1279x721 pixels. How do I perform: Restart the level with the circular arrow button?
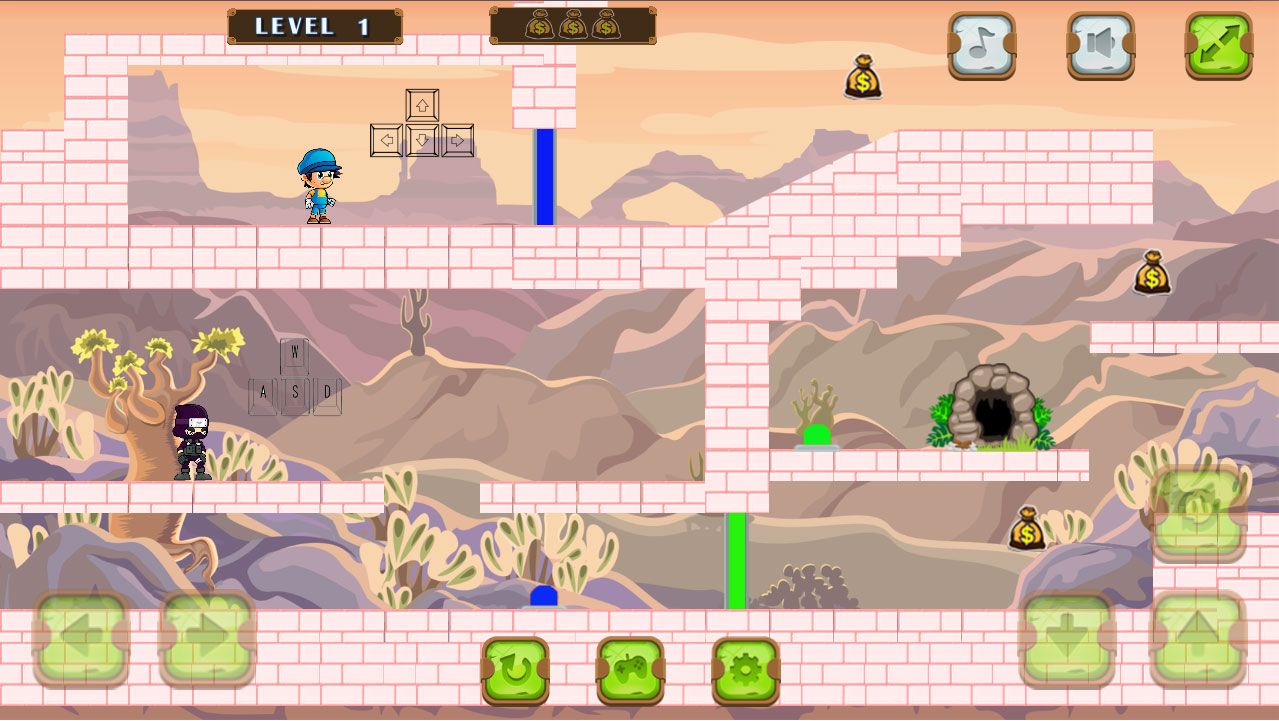point(516,671)
